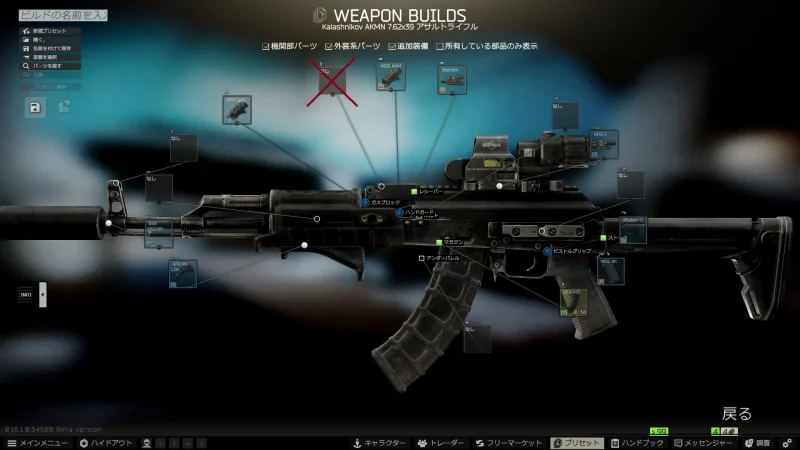Image resolution: width=800 pixels, height=450 pixels.
Task: Open the メインメニュー main menu
Action: click(37, 442)
